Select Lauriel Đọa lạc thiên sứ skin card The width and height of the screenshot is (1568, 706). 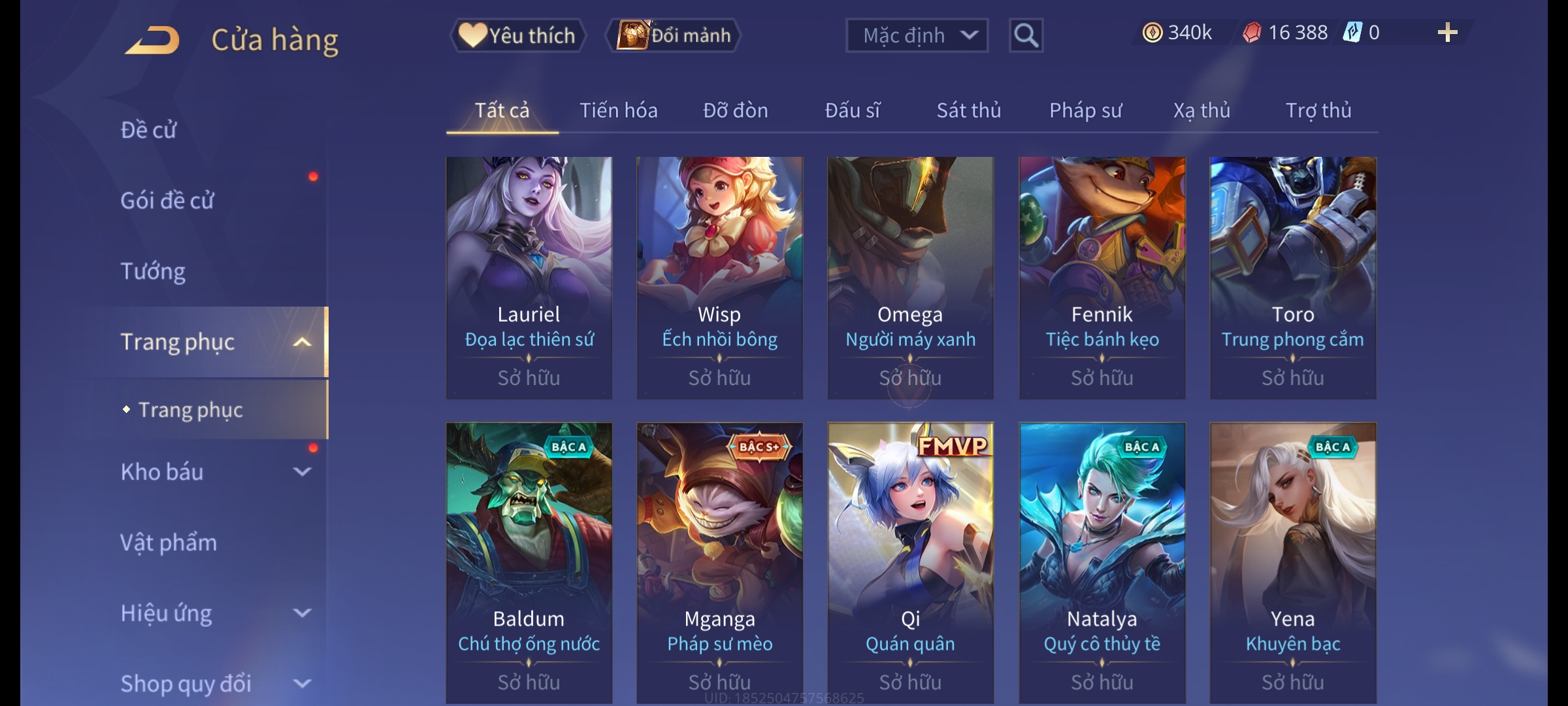click(529, 277)
